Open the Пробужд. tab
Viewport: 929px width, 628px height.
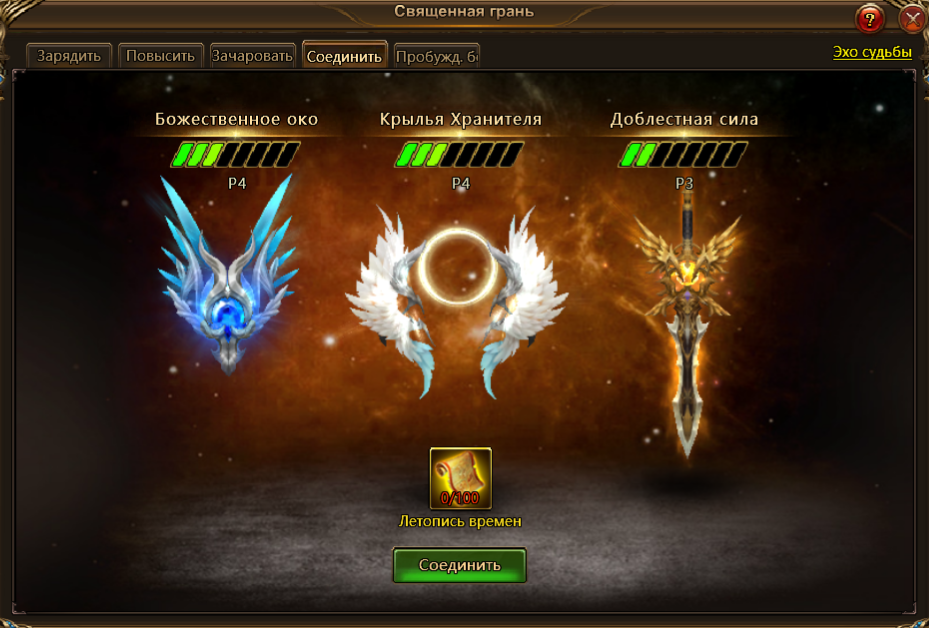coord(437,56)
